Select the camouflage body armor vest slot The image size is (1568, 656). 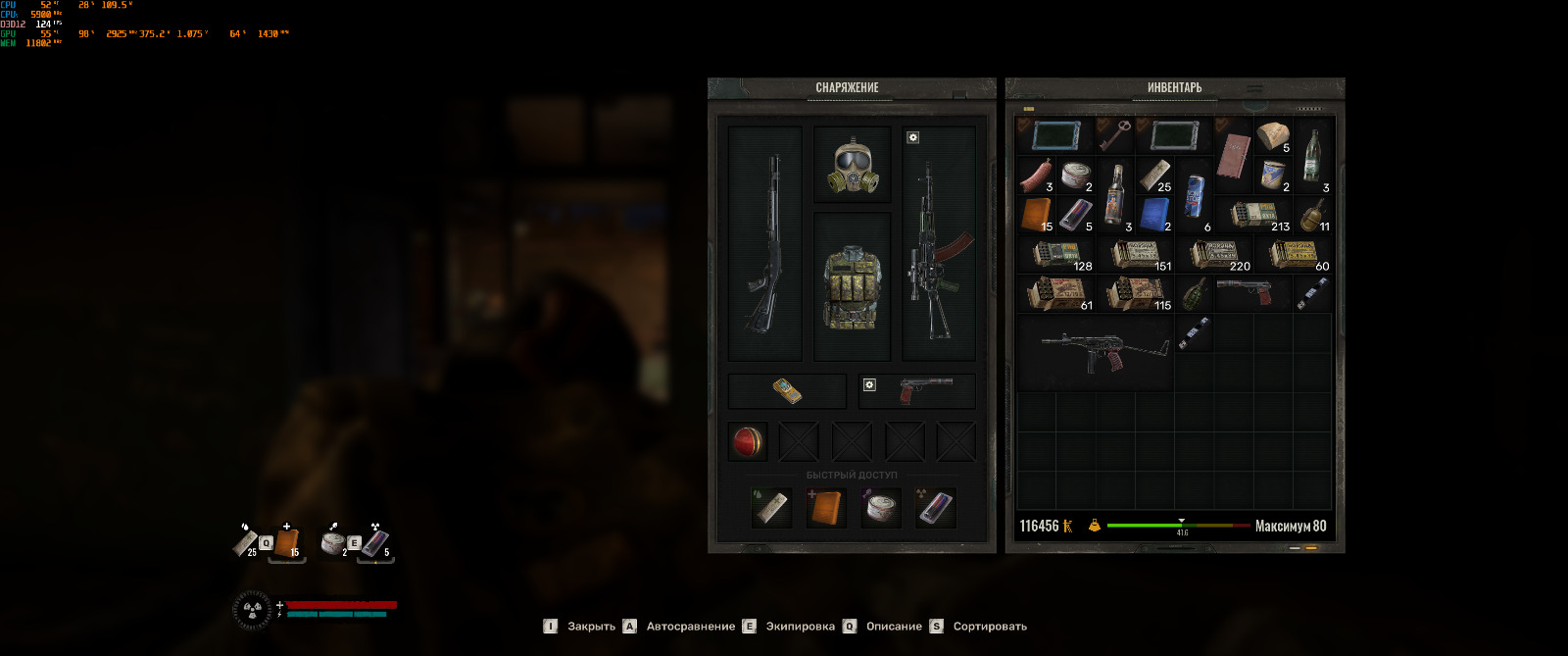tap(853, 286)
